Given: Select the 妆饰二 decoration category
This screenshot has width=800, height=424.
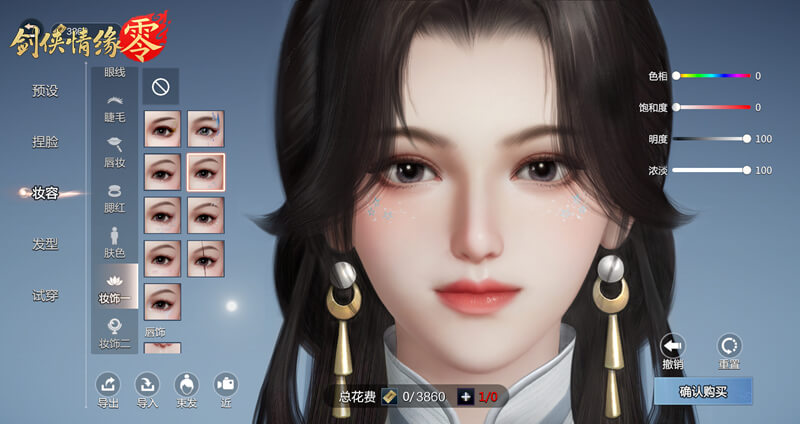Looking at the screenshot, I should tap(115, 333).
